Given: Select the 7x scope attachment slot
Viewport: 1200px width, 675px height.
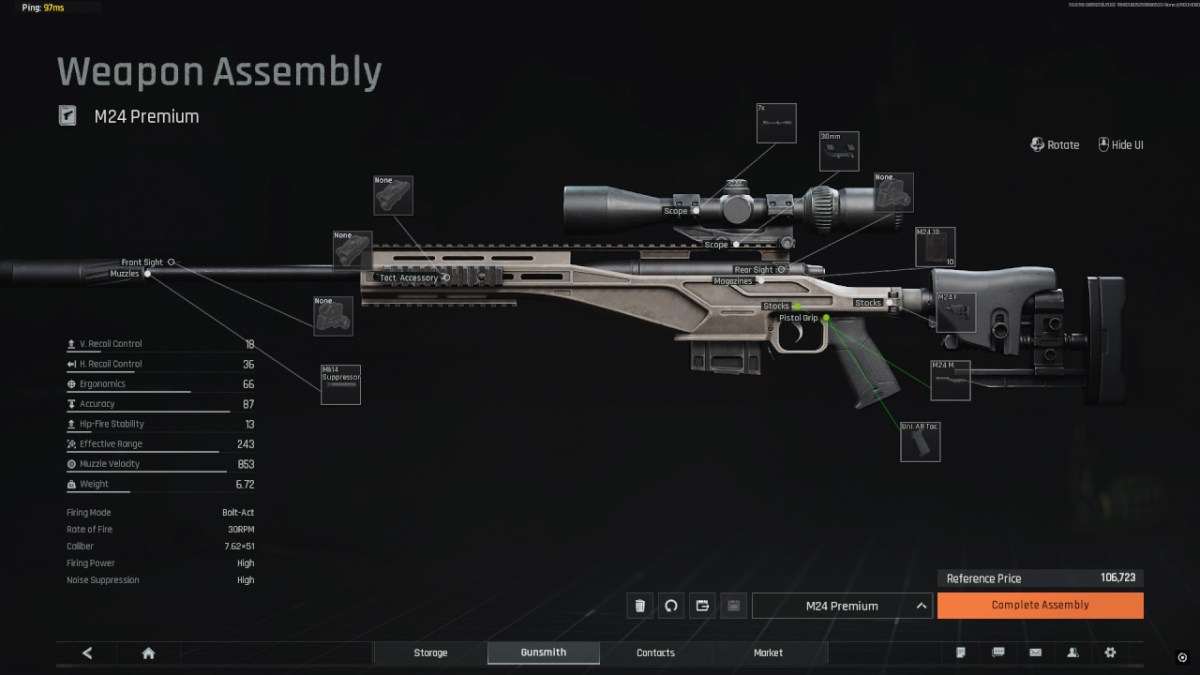Looking at the screenshot, I should [x=776, y=123].
